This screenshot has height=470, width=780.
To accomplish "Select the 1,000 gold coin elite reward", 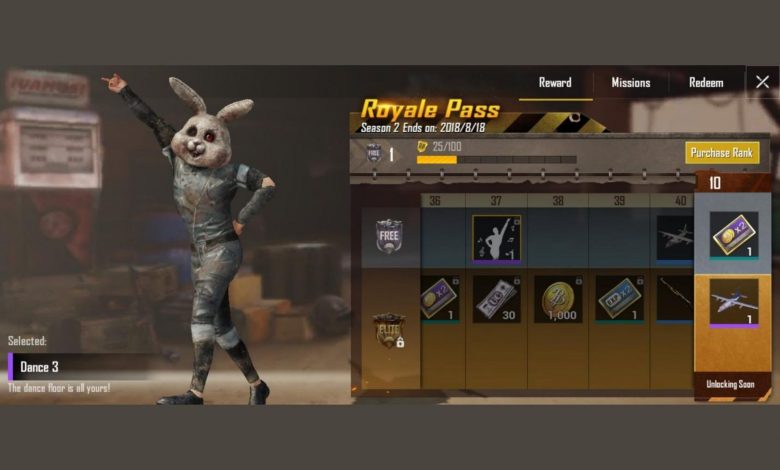I will 558,299.
